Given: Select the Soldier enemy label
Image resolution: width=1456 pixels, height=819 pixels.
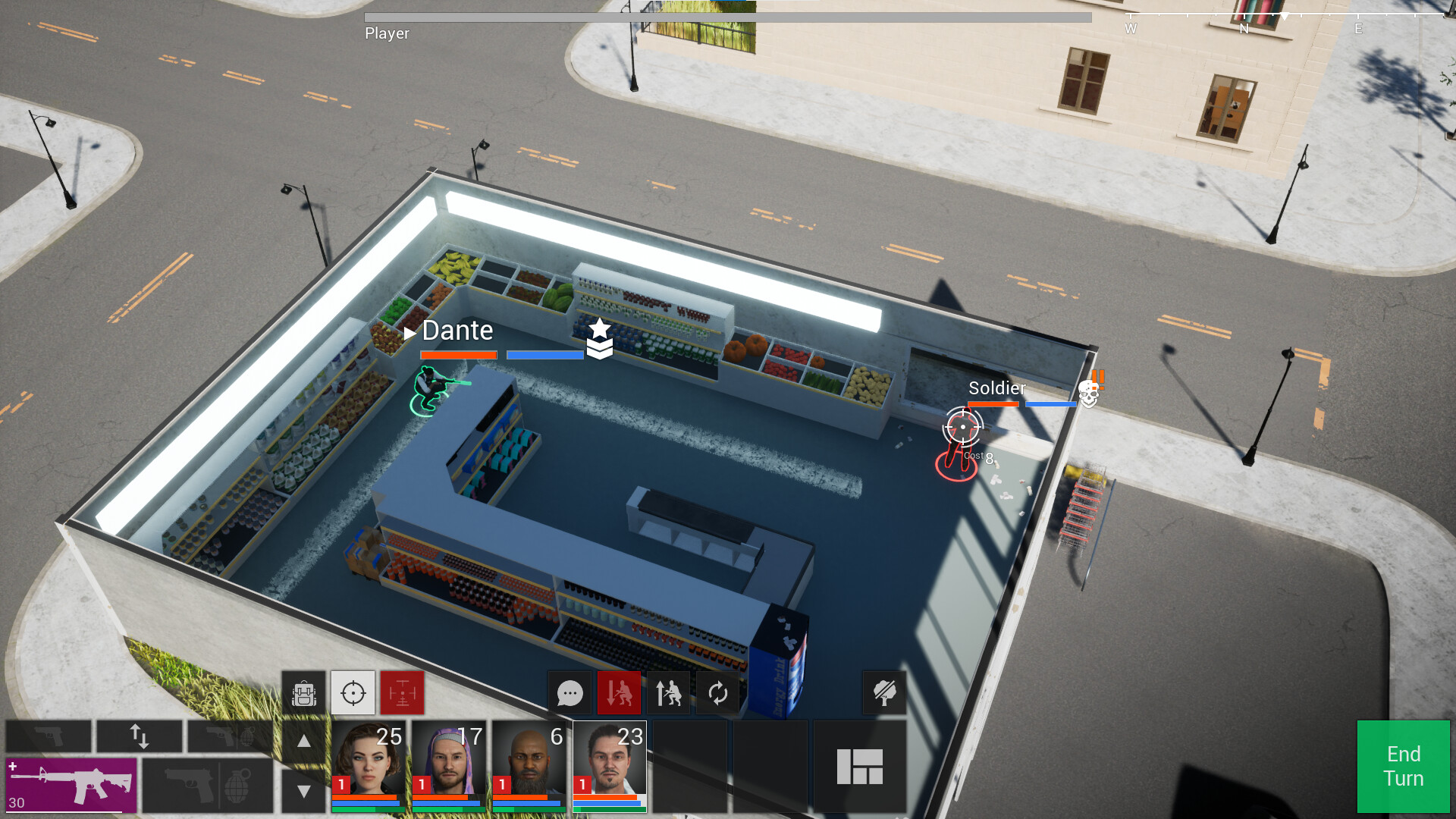Looking at the screenshot, I should click(x=996, y=389).
